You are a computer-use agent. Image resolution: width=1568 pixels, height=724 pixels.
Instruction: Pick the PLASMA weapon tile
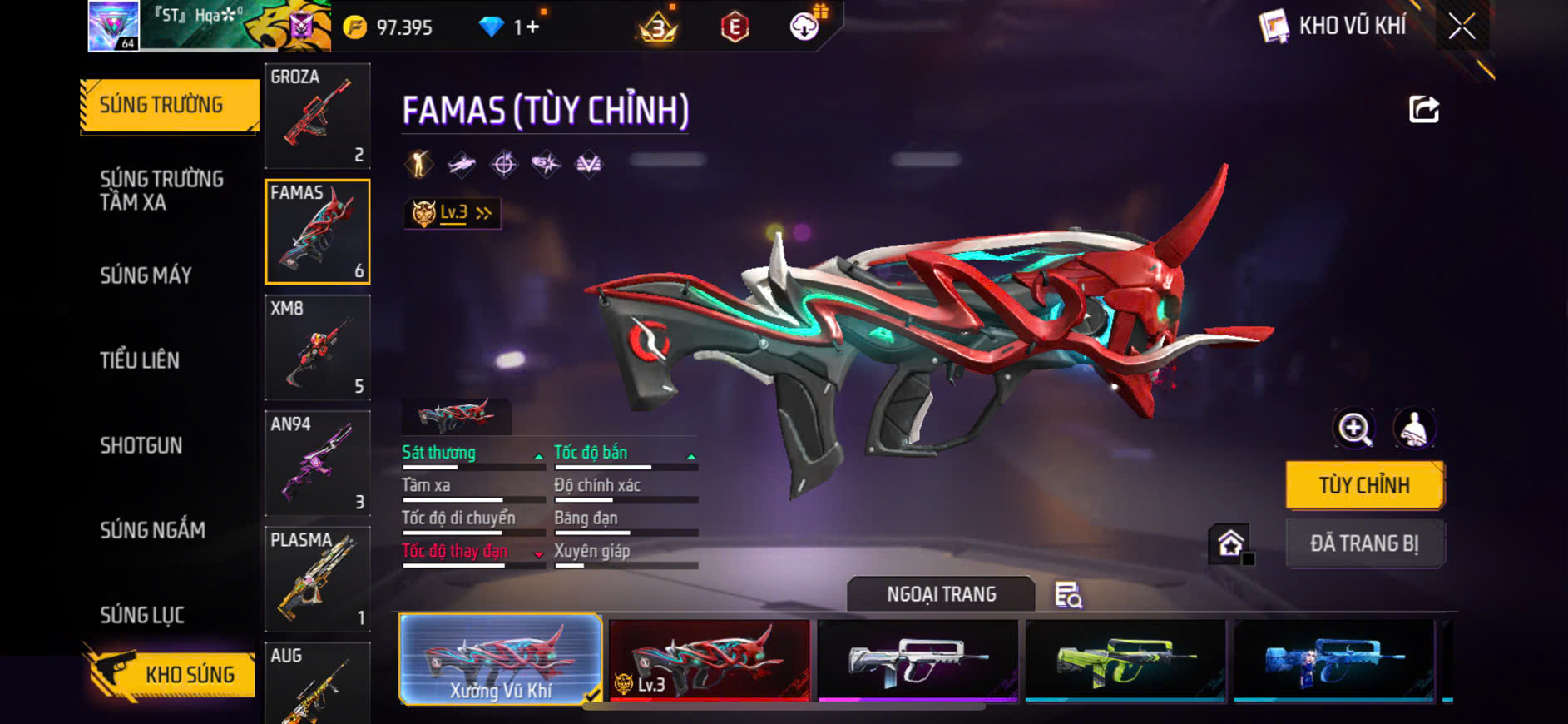point(317,578)
